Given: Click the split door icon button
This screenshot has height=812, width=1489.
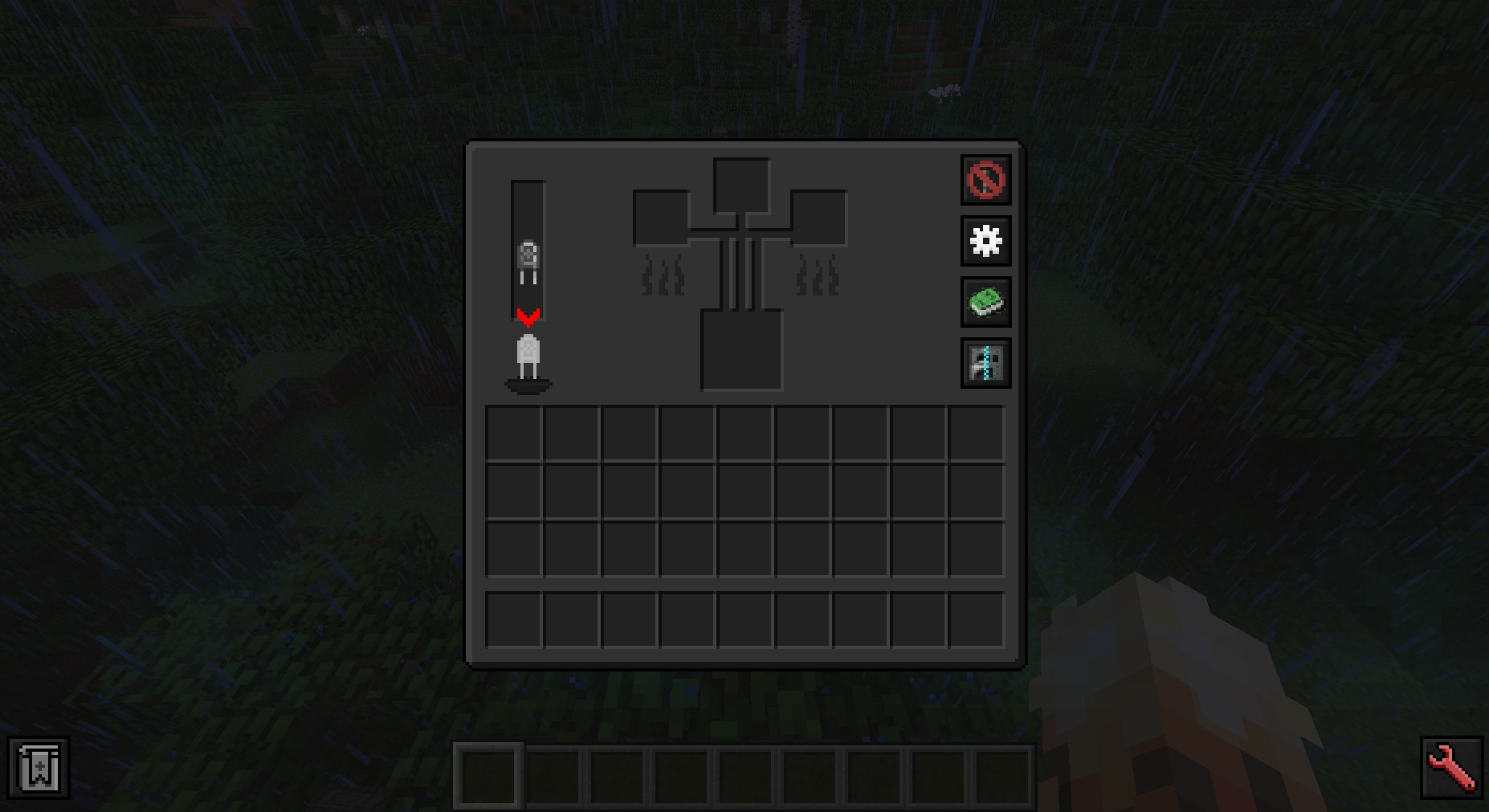Looking at the screenshot, I should (985, 363).
